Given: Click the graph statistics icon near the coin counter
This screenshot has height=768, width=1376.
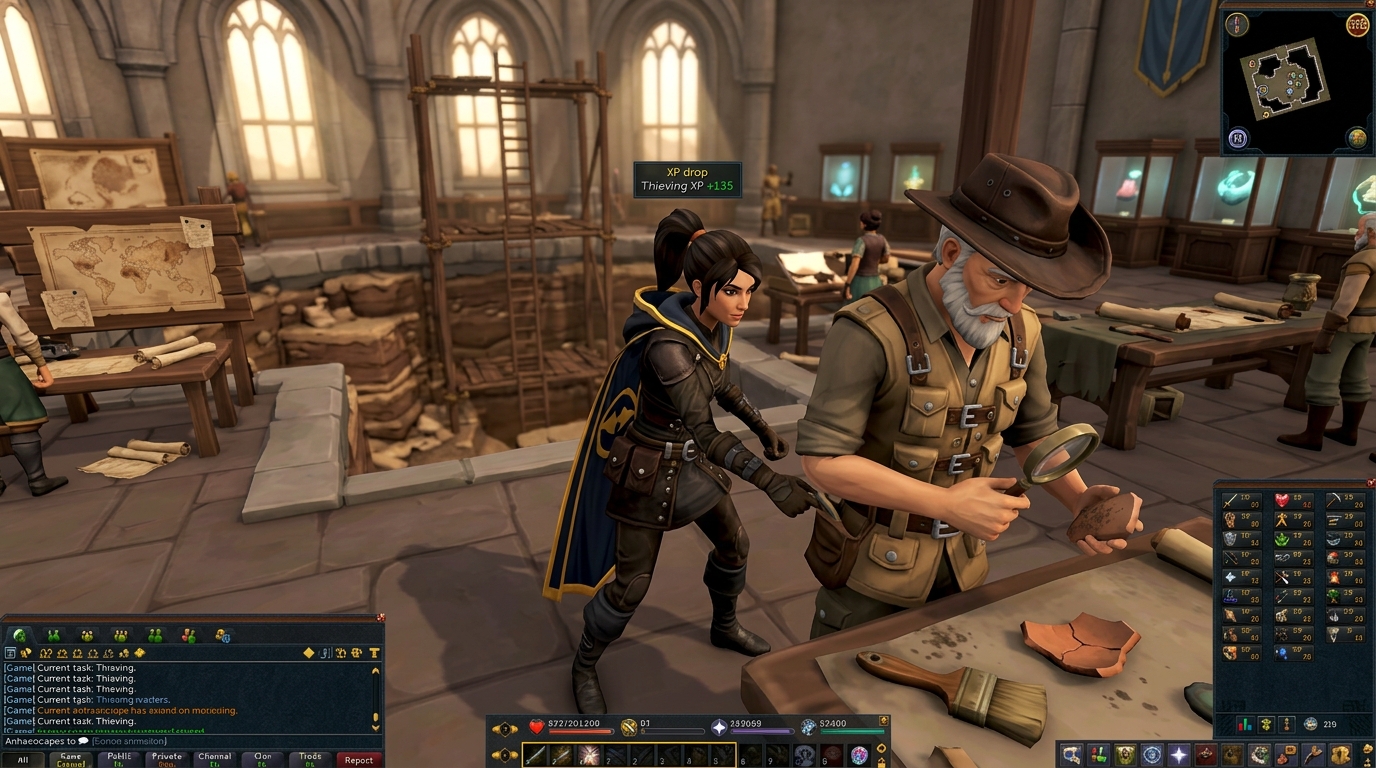Looking at the screenshot, I should [x=1243, y=724].
